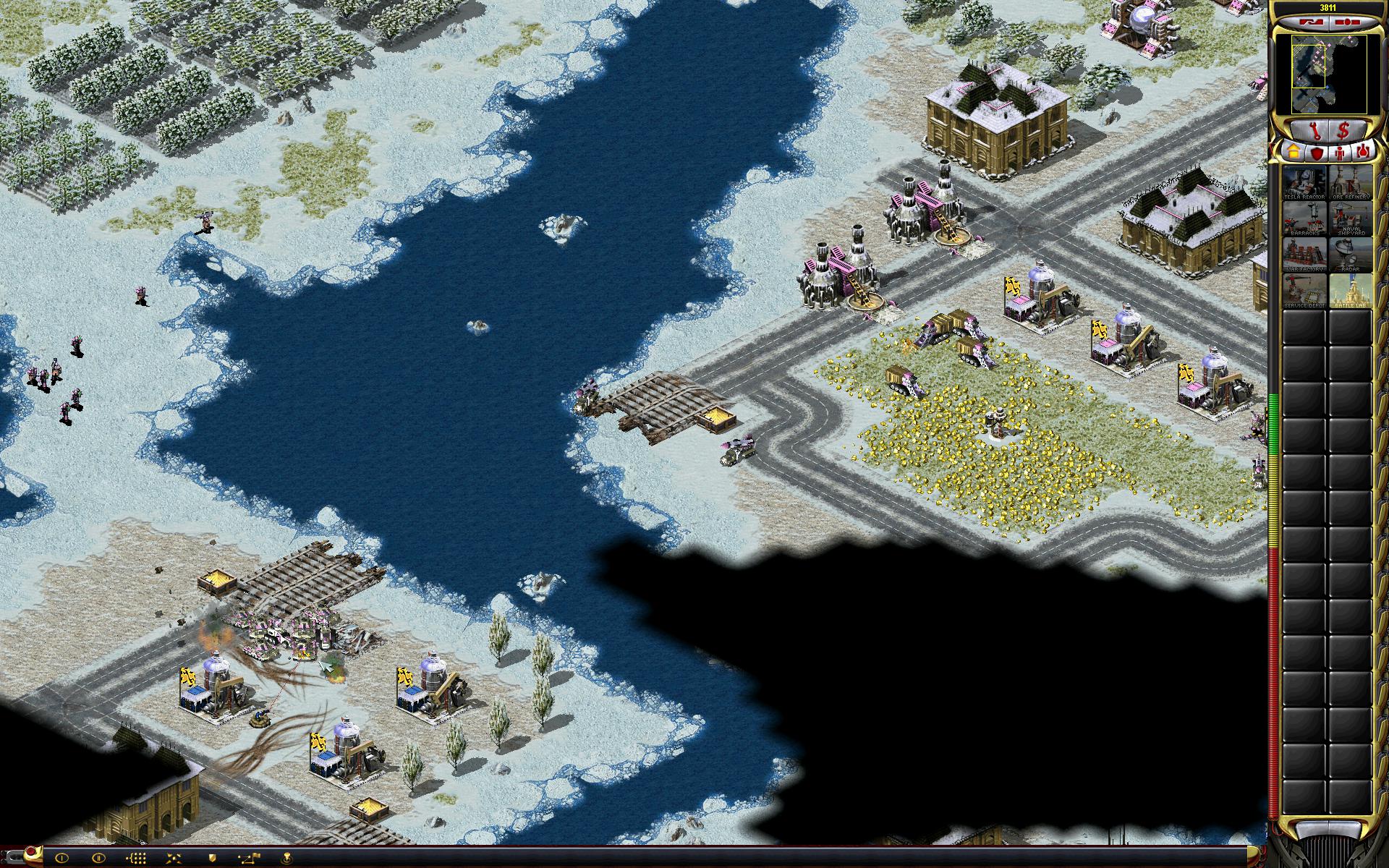Select control group two in command bar
Screen dimensions: 1389x868
click(99, 858)
